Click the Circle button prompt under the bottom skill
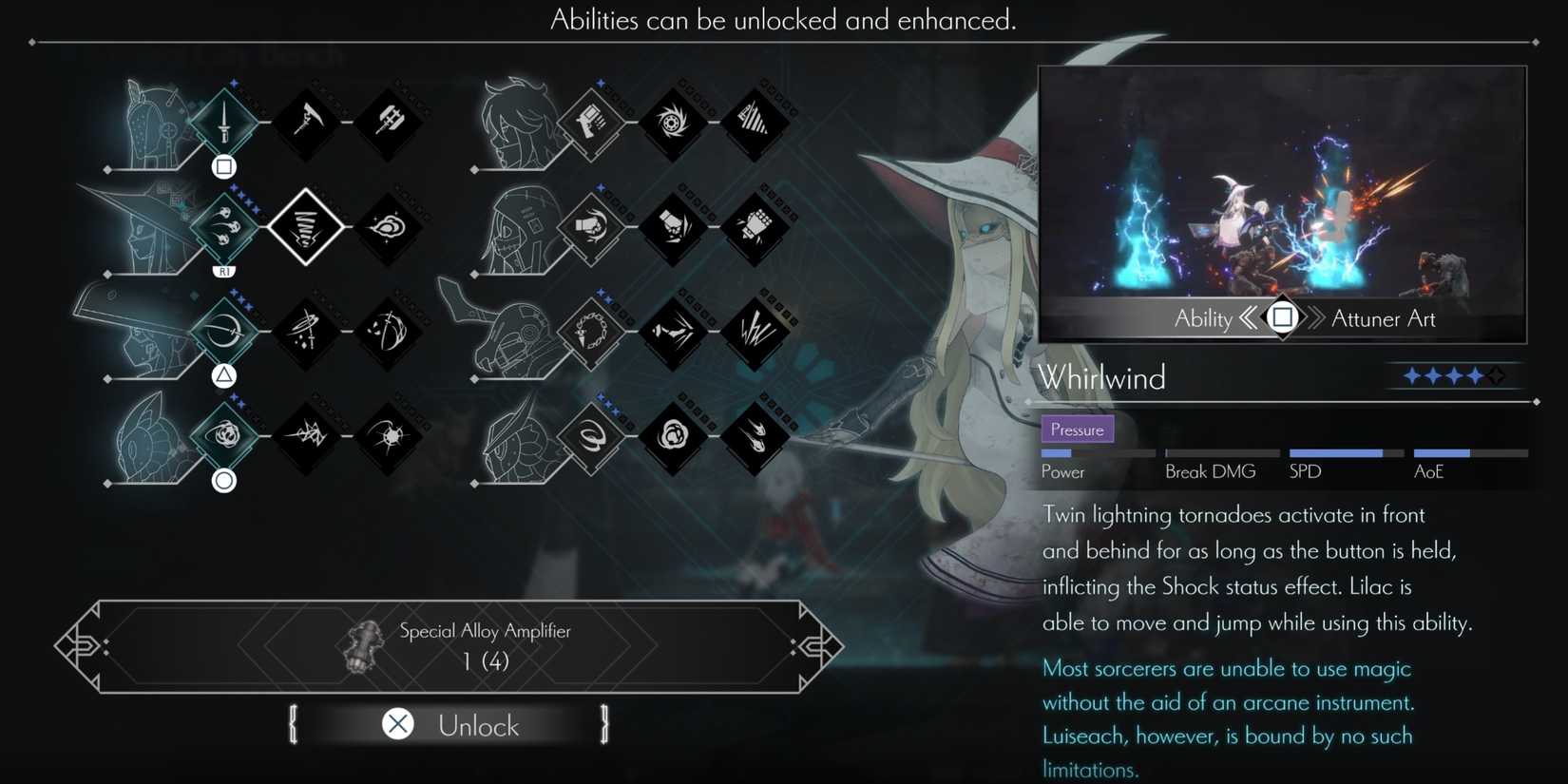Screen dimensions: 1568x784 coord(222,481)
